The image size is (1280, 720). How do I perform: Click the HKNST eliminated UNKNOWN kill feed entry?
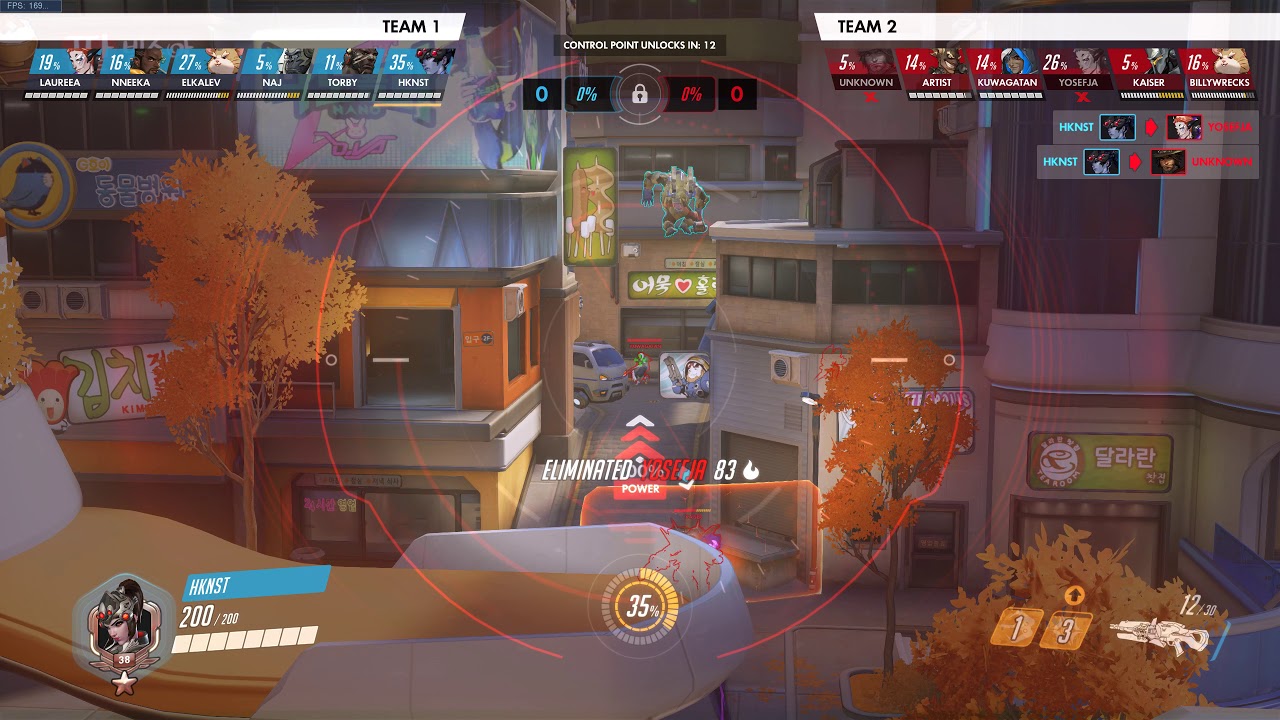click(x=1147, y=161)
